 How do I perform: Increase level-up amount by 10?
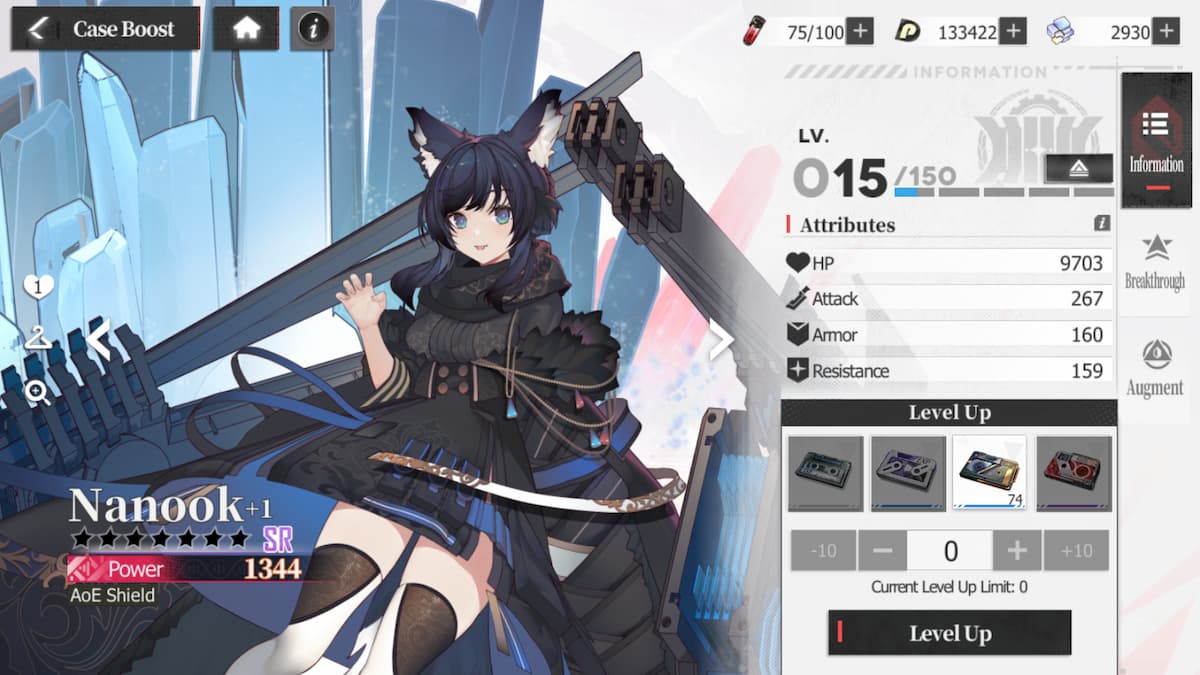[1076, 551]
